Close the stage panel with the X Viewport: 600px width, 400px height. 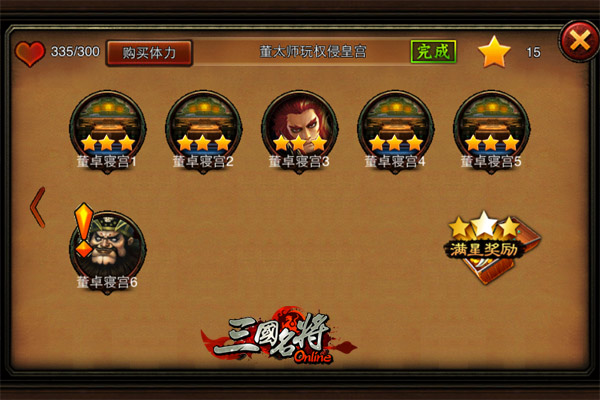pos(577,41)
